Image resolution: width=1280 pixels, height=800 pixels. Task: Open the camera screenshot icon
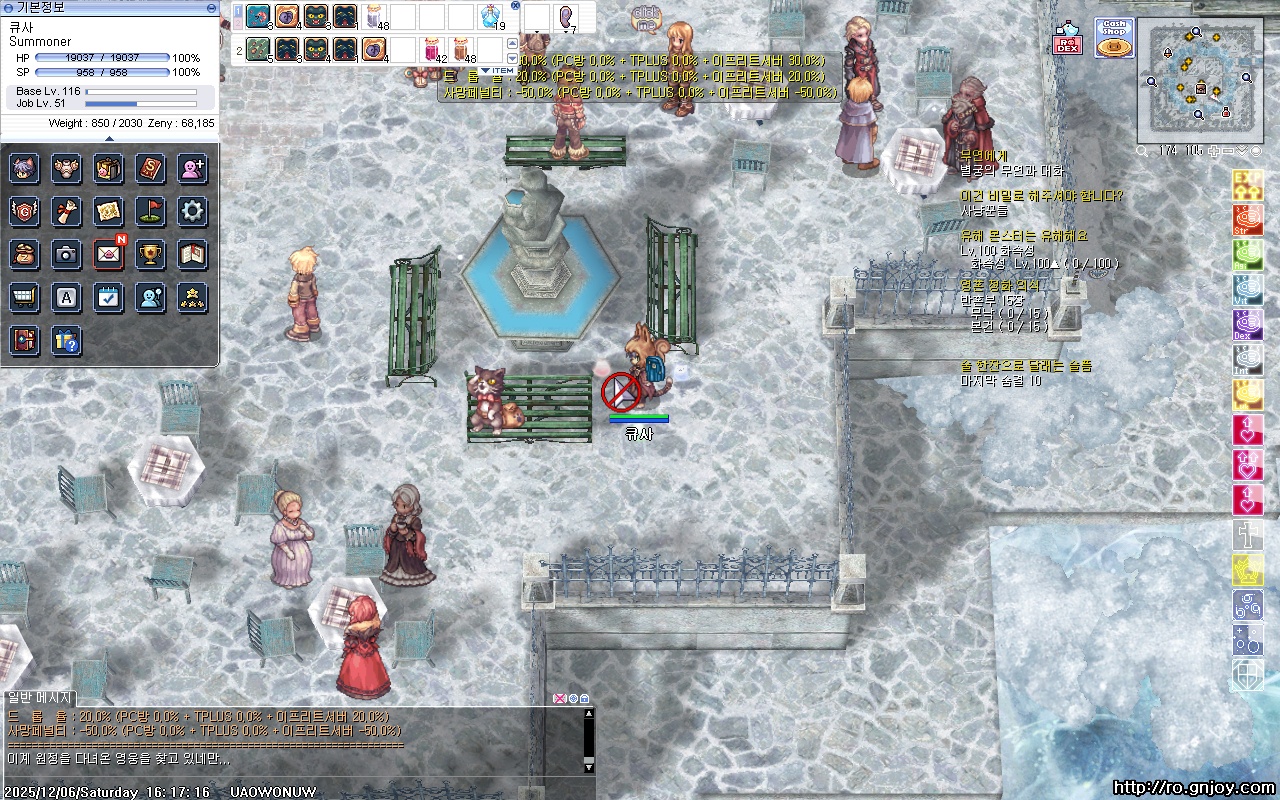(x=67, y=254)
